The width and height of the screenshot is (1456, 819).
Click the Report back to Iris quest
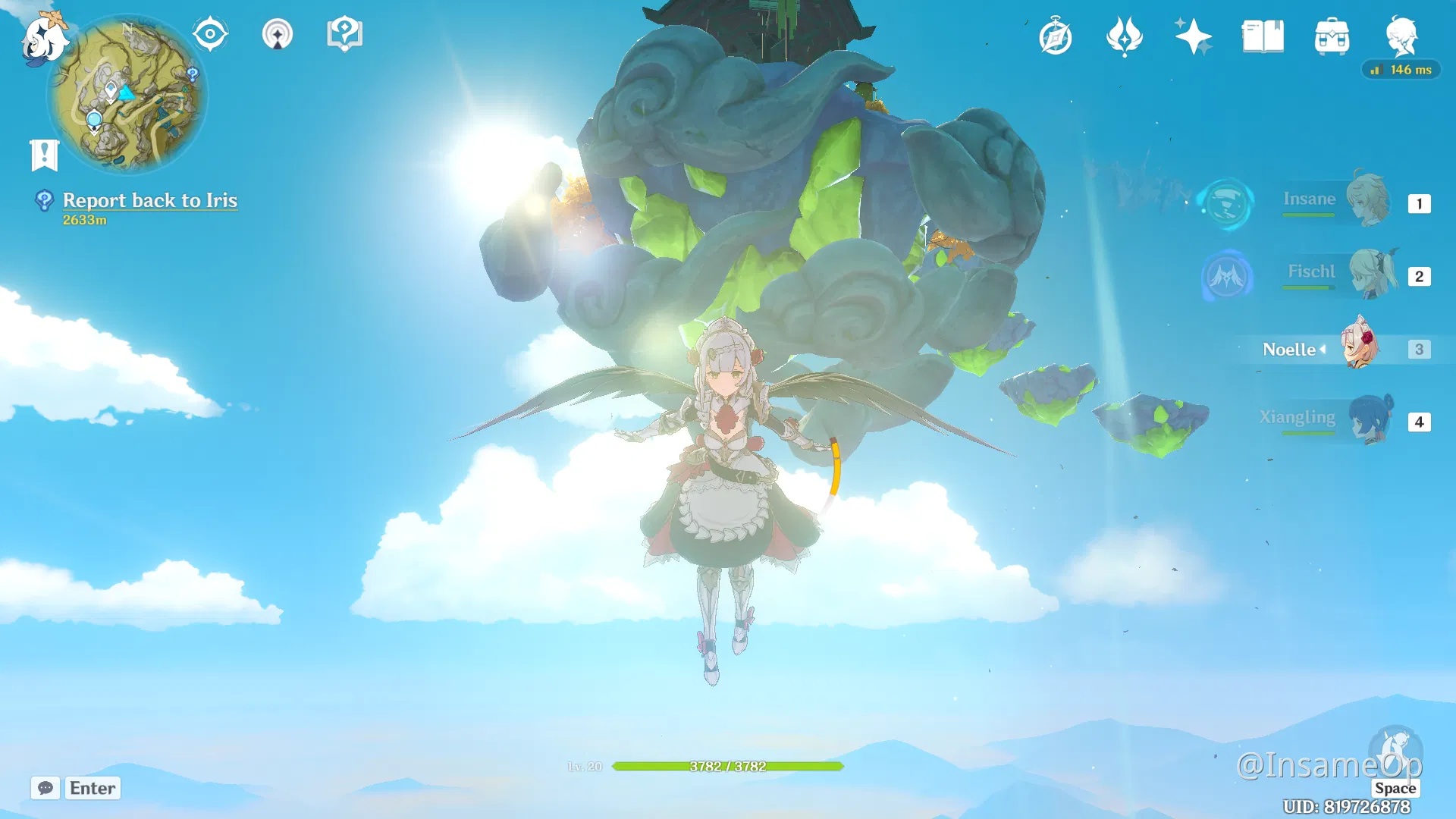click(x=149, y=200)
